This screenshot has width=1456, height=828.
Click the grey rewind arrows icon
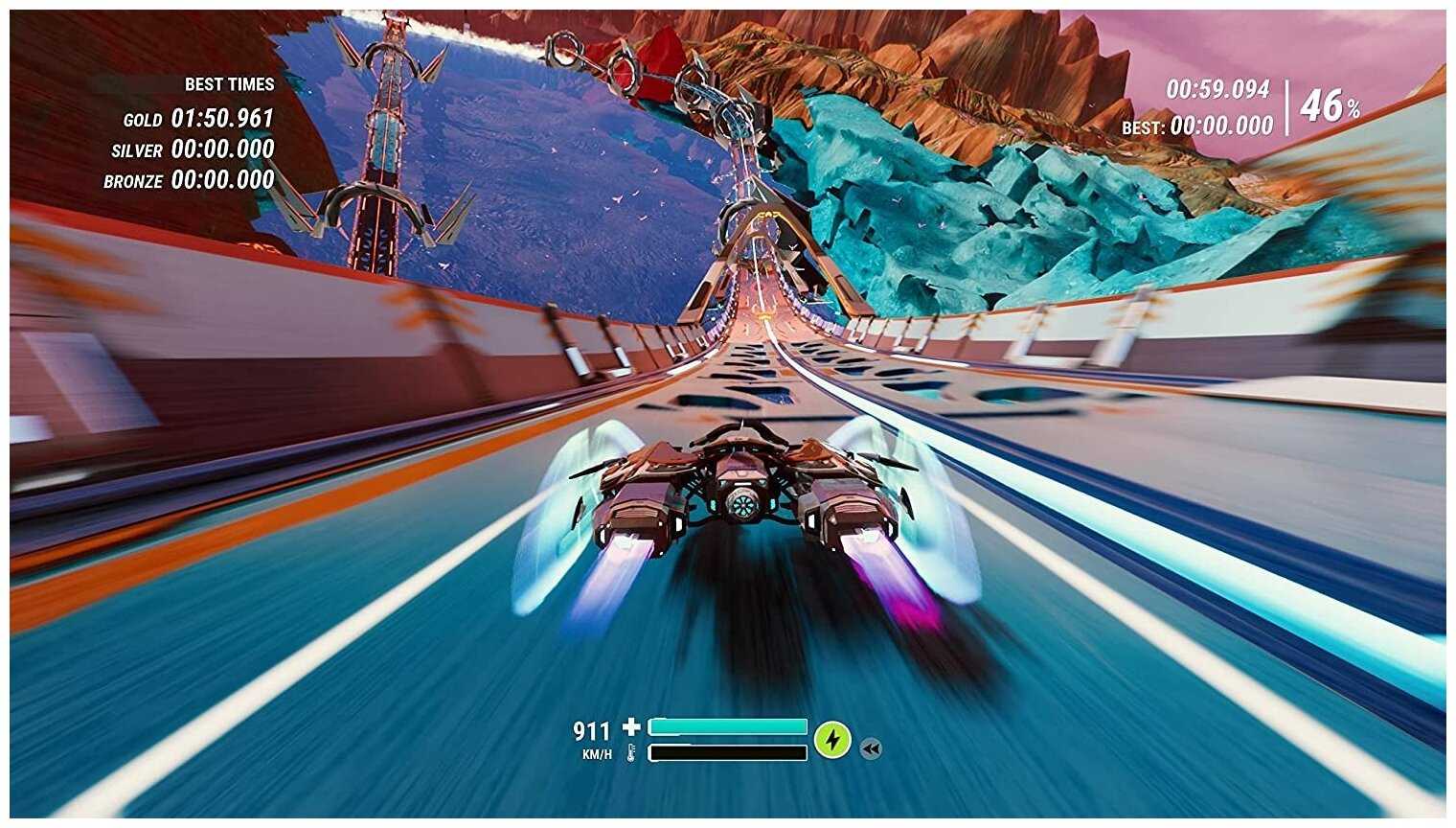point(871,748)
